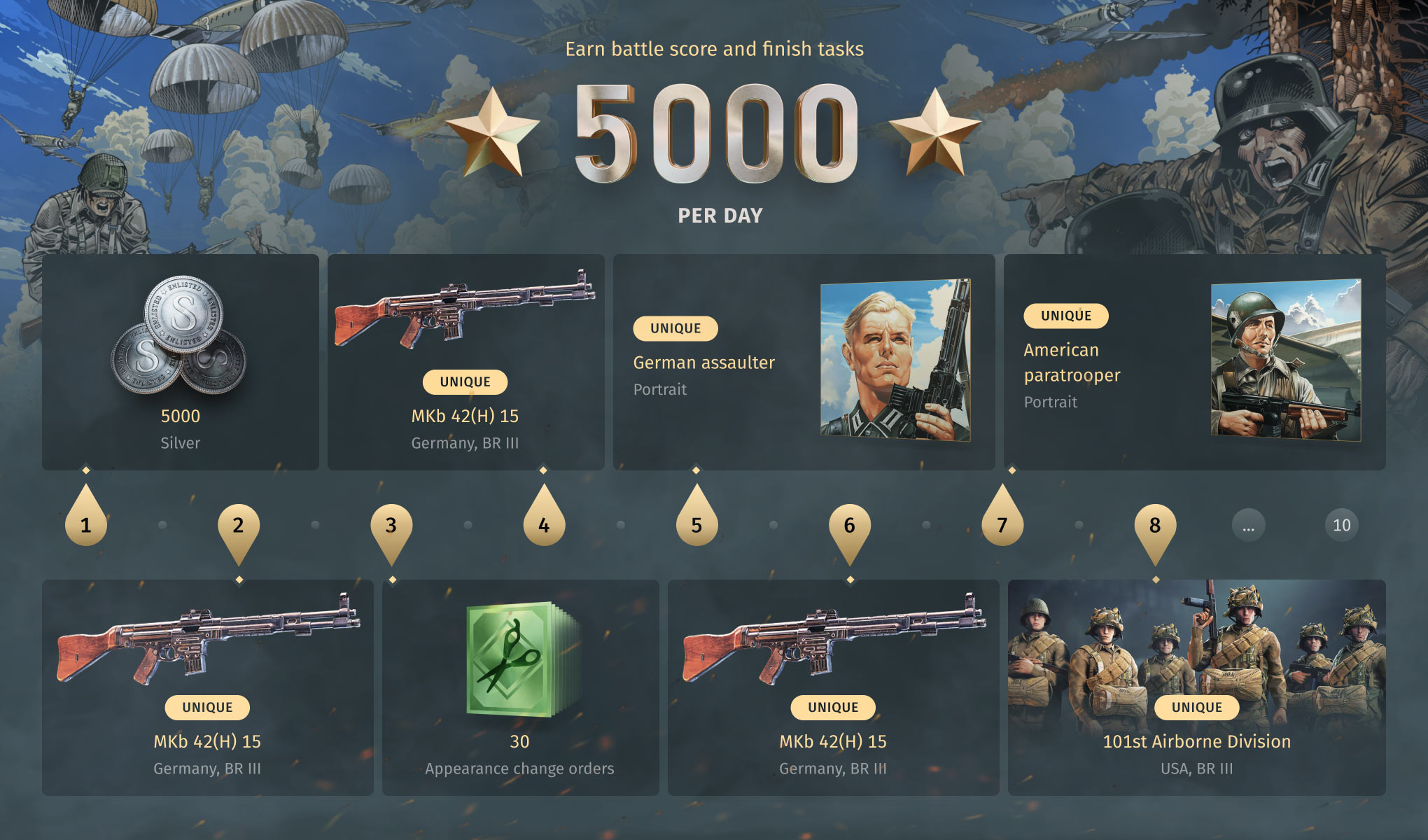Image resolution: width=1428 pixels, height=840 pixels.
Task: Click stage marker 4
Action: coord(544,525)
